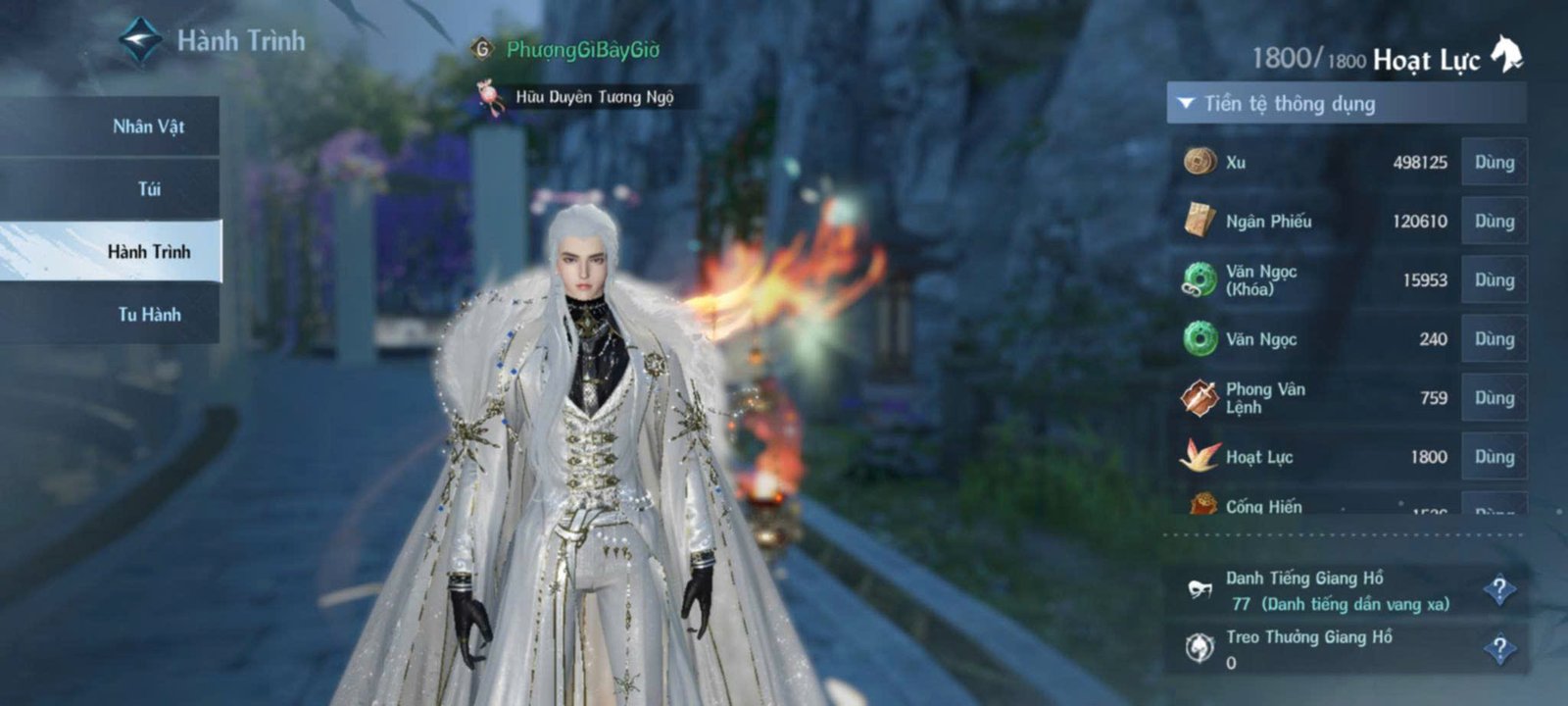Select the Ngân Phiếu banknote icon
Viewport: 1568px width, 706px height.
[1198, 222]
